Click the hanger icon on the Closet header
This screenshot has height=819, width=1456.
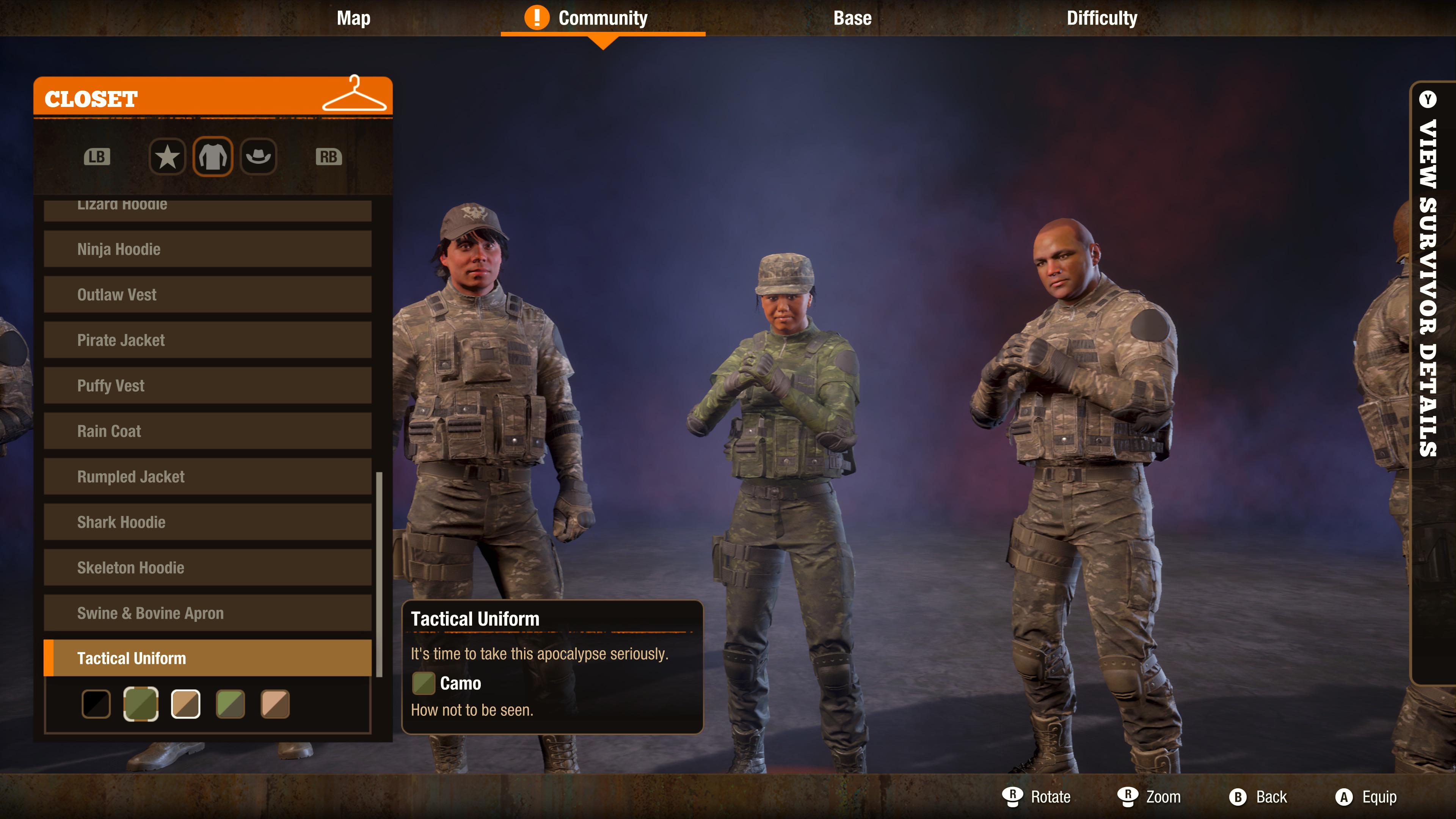pos(355,96)
